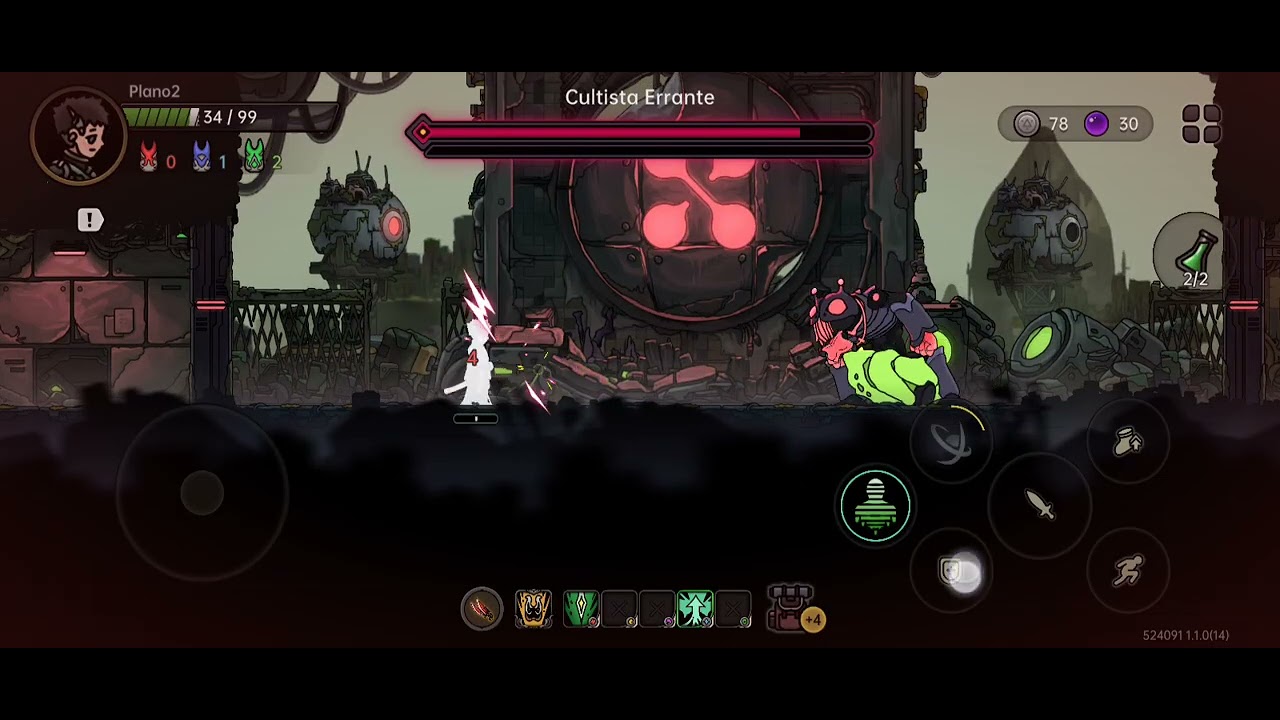Viewport: 1280px width, 720px height.
Task: Select the red claw weapon slot
Action: 481,608
